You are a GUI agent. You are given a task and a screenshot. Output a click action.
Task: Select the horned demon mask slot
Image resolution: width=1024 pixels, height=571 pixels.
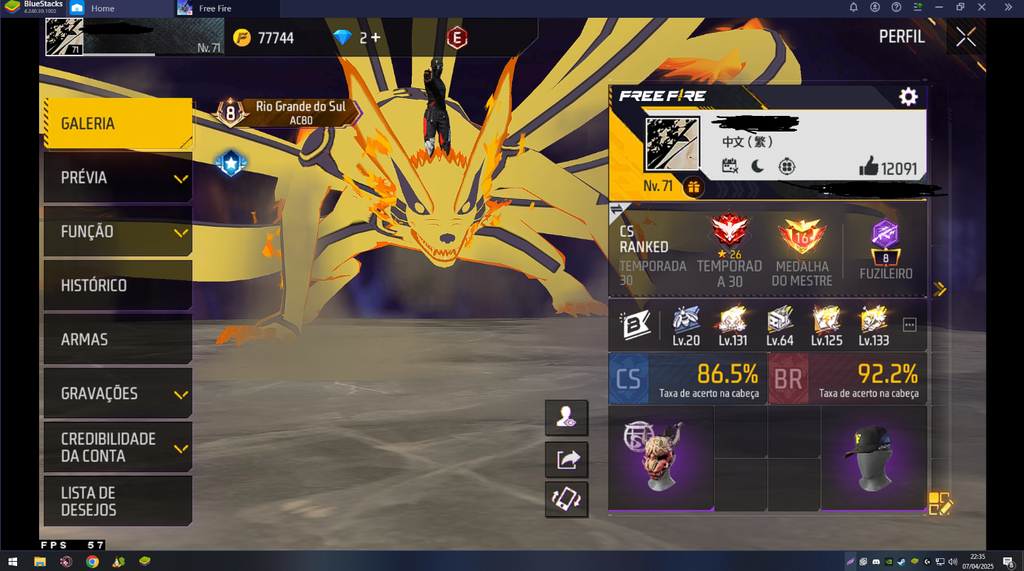(661, 459)
